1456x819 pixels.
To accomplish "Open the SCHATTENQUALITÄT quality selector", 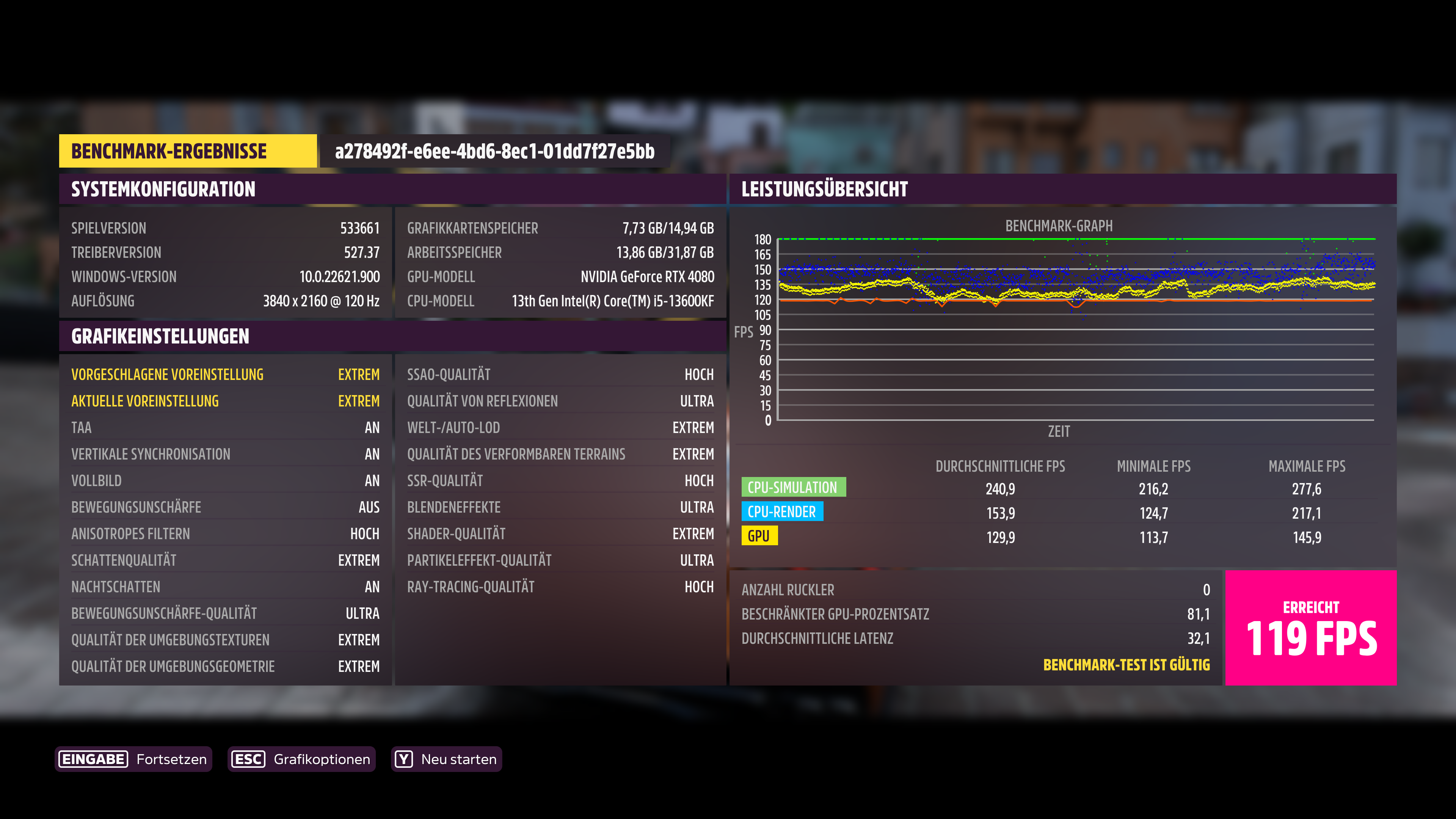I will click(x=226, y=560).
